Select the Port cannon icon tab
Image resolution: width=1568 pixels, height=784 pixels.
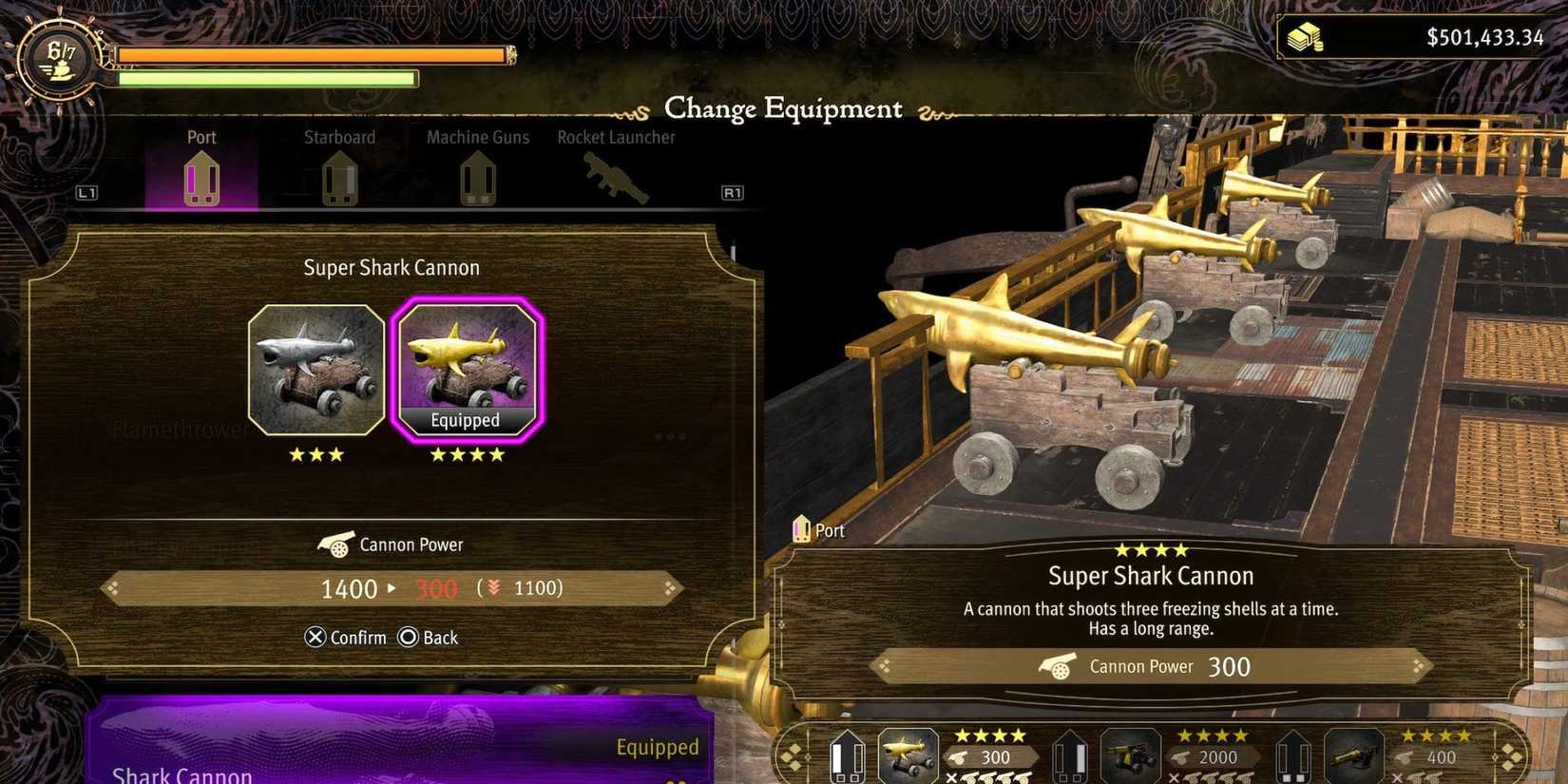coord(201,179)
